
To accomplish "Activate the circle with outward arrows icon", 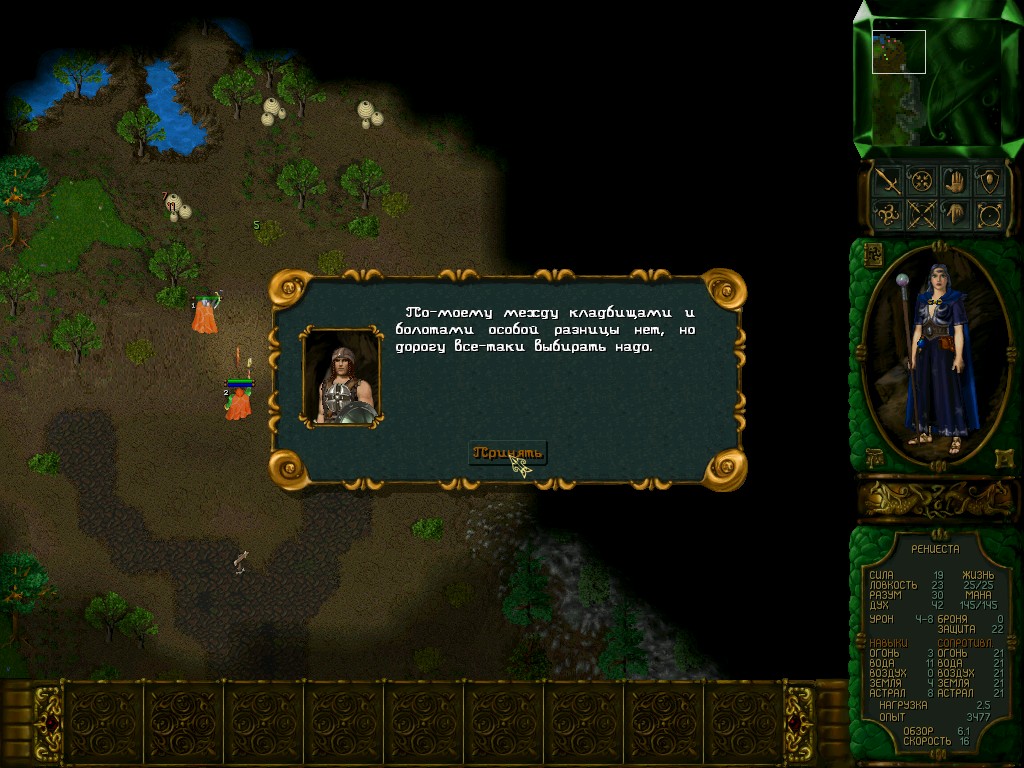I will pyautogui.click(x=989, y=214).
